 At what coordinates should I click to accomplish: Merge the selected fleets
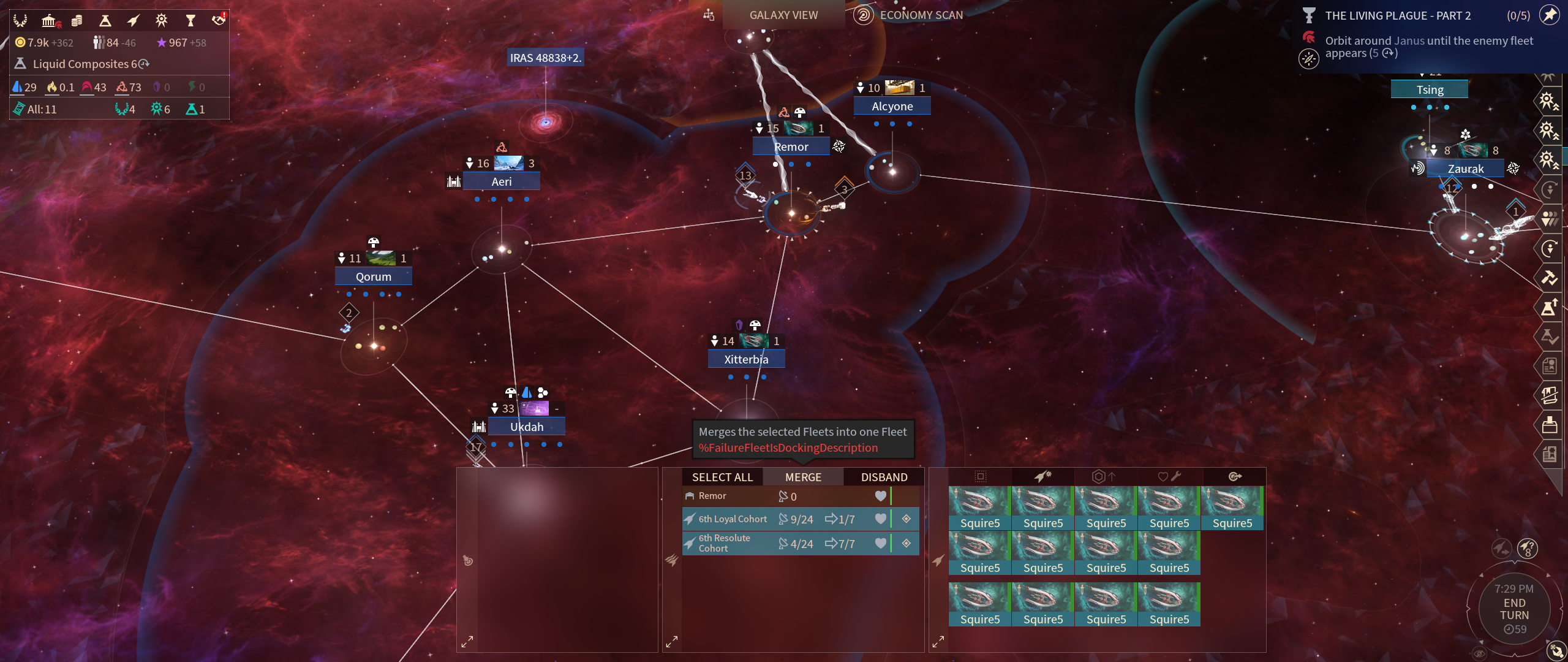click(x=803, y=477)
